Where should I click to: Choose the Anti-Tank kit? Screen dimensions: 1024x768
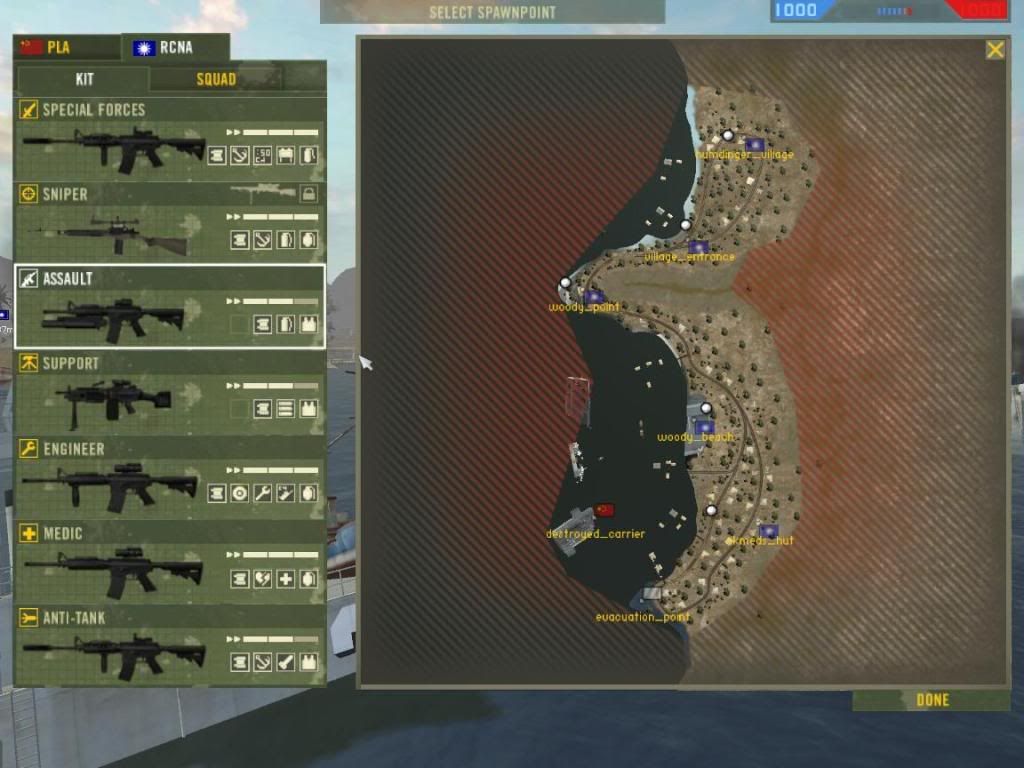[170, 646]
